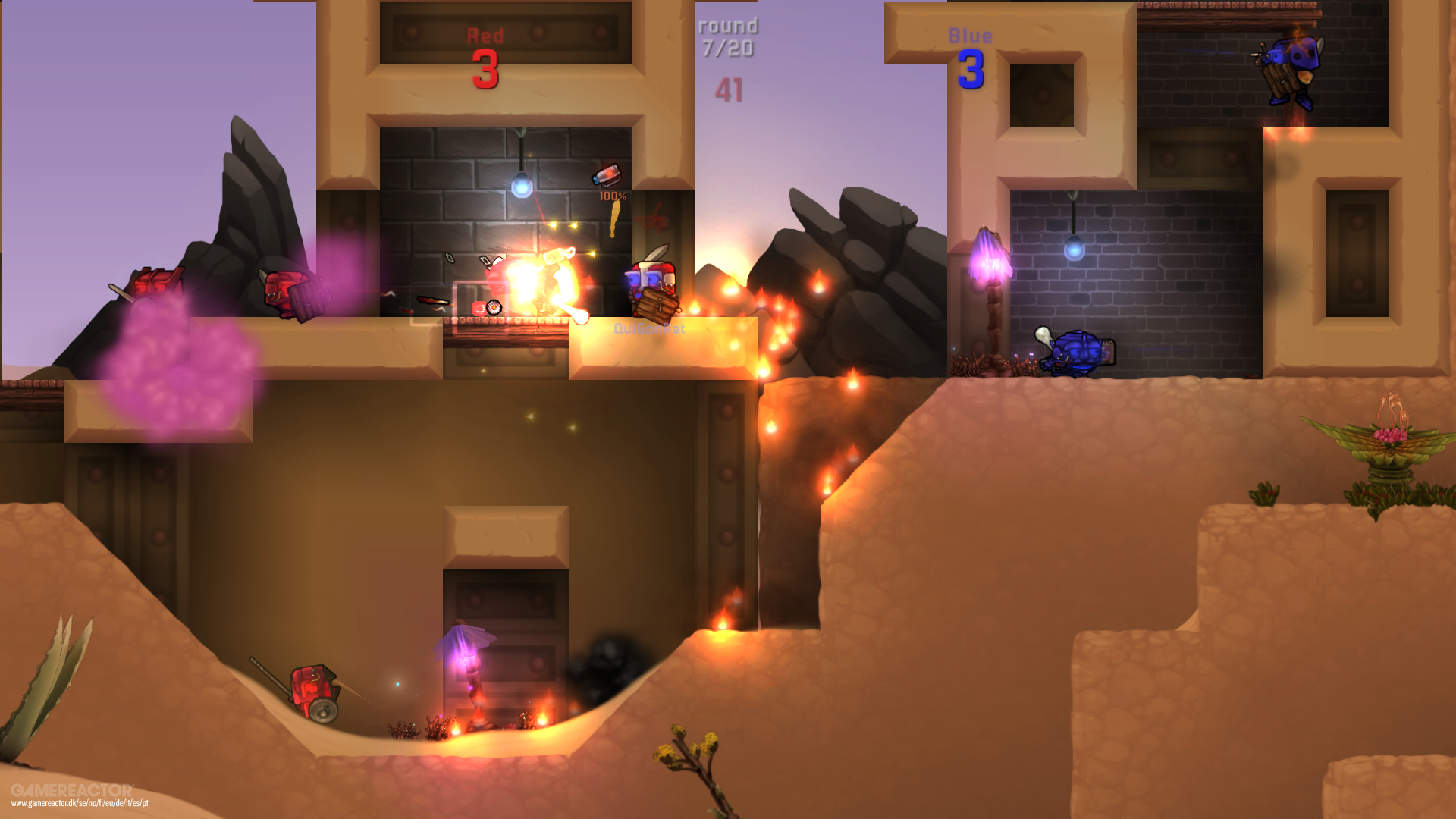Screen dimensions: 1456x819
Task: Select the knife held by QuiGonRat
Action: pyautogui.click(x=658, y=254)
